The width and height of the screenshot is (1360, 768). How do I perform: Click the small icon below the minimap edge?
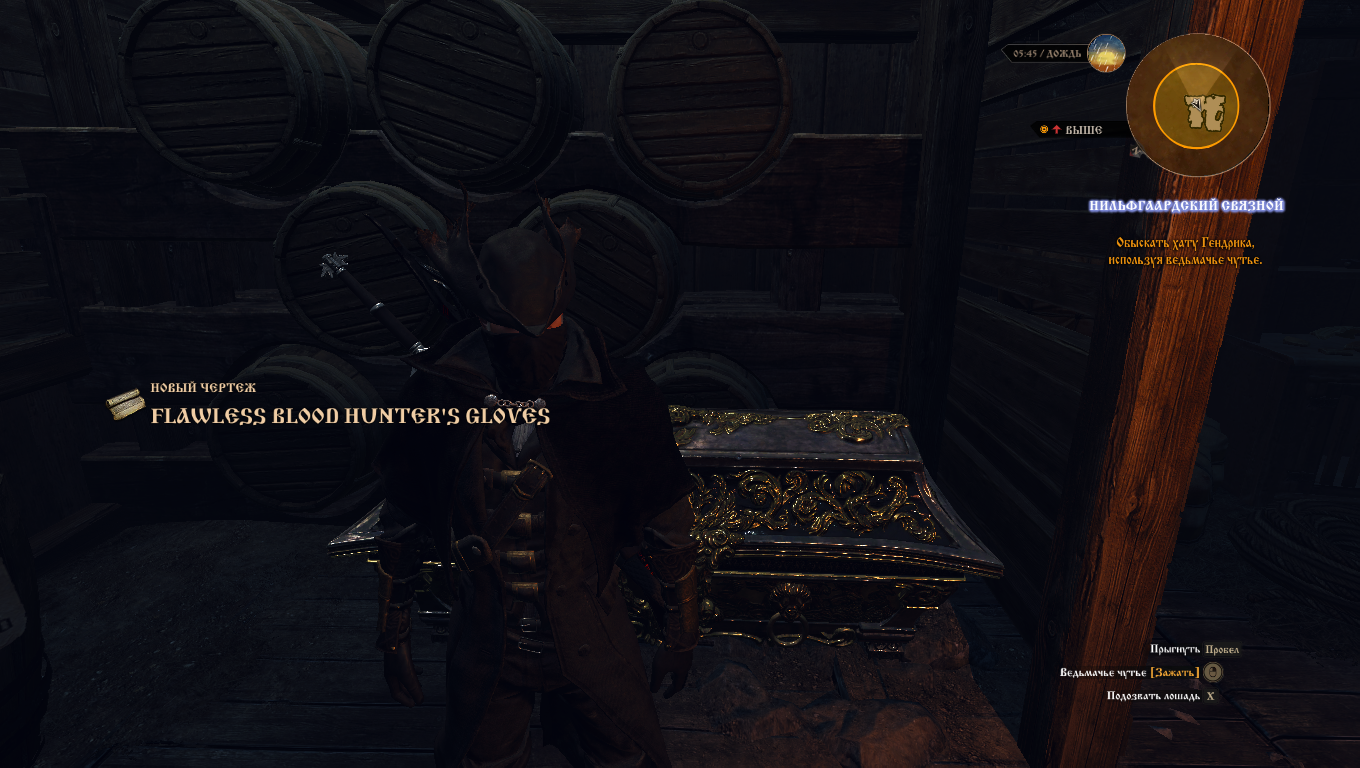coord(1135,152)
